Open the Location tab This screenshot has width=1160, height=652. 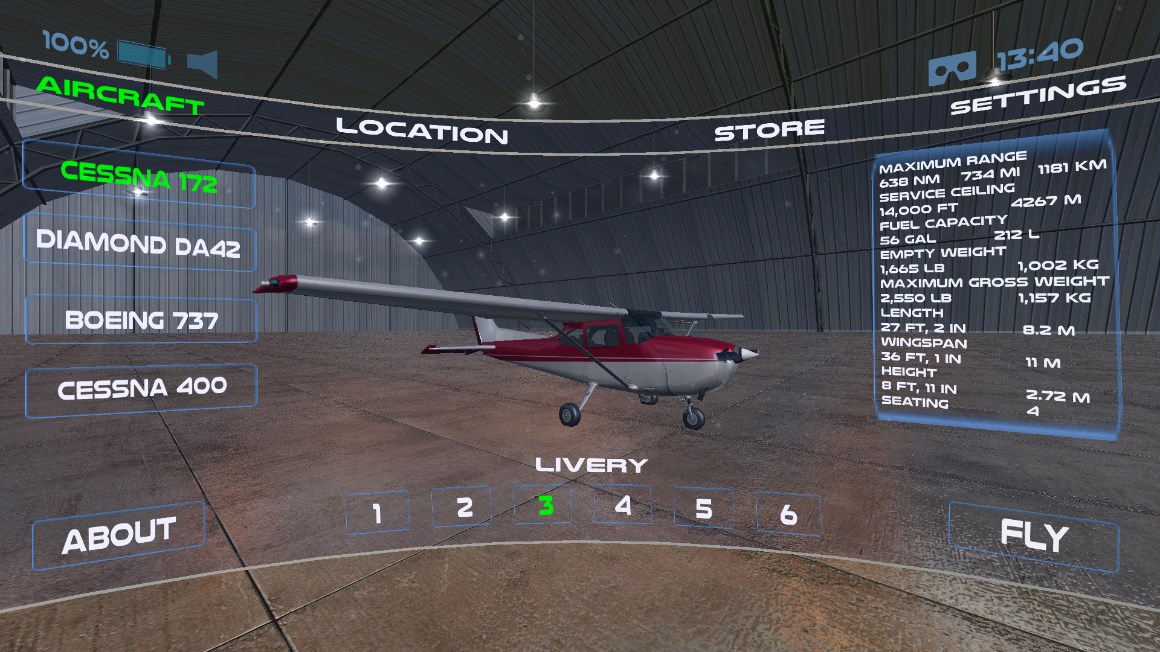421,129
